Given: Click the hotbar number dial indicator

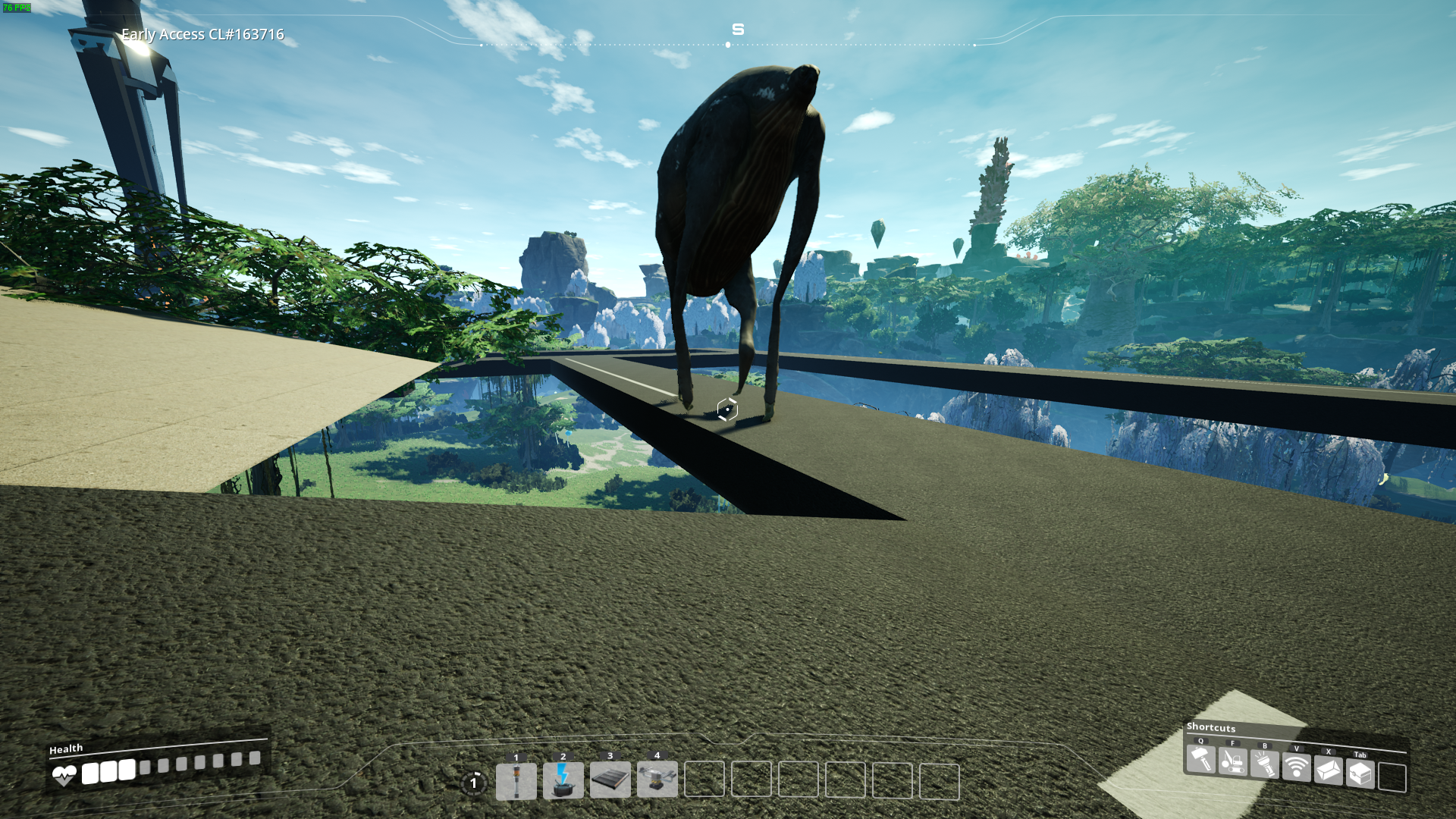Looking at the screenshot, I should pyautogui.click(x=474, y=783).
